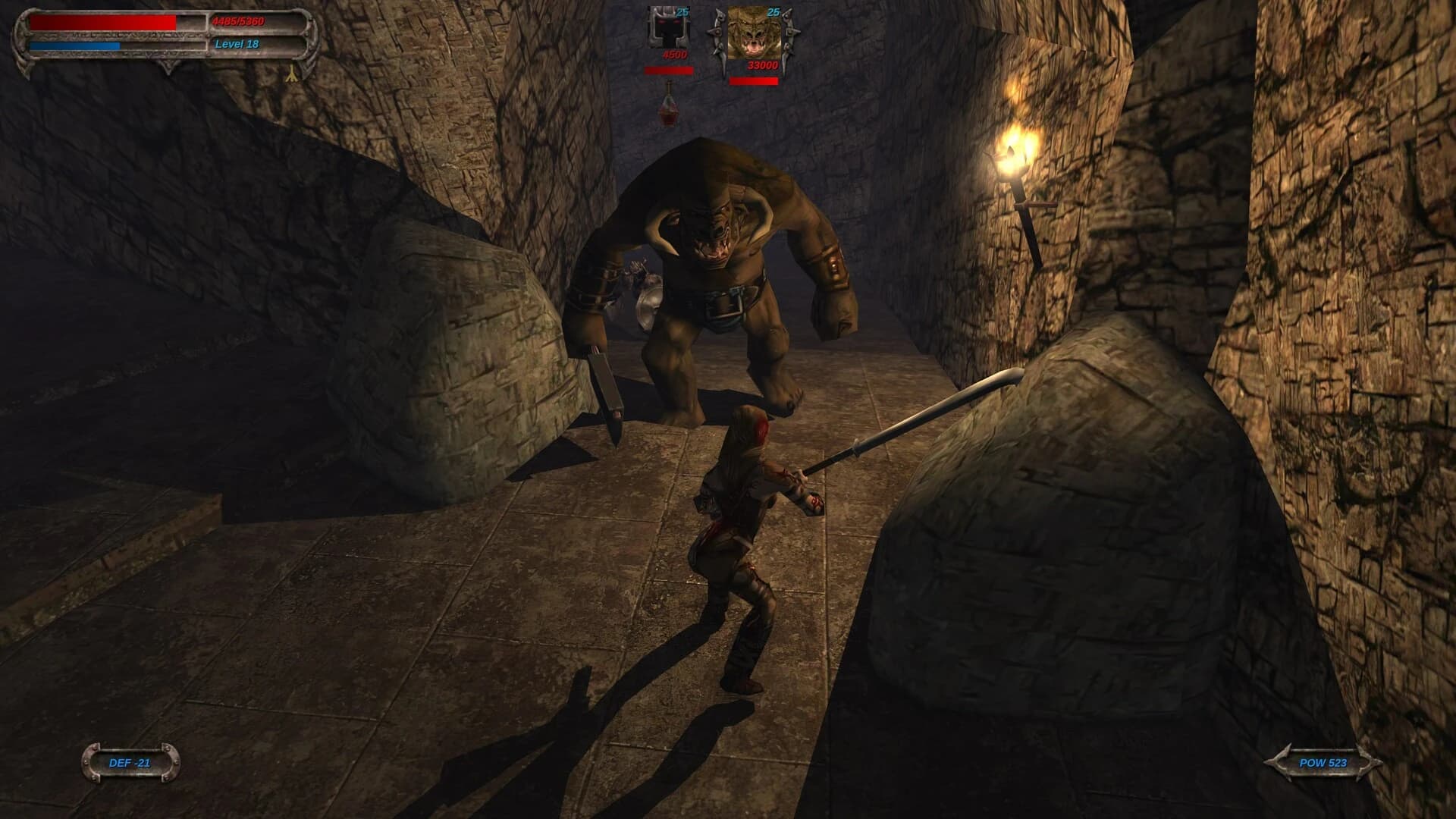This screenshot has width=1456, height=819.
Task: Click the 4485/5360 health counter
Action: (237, 21)
